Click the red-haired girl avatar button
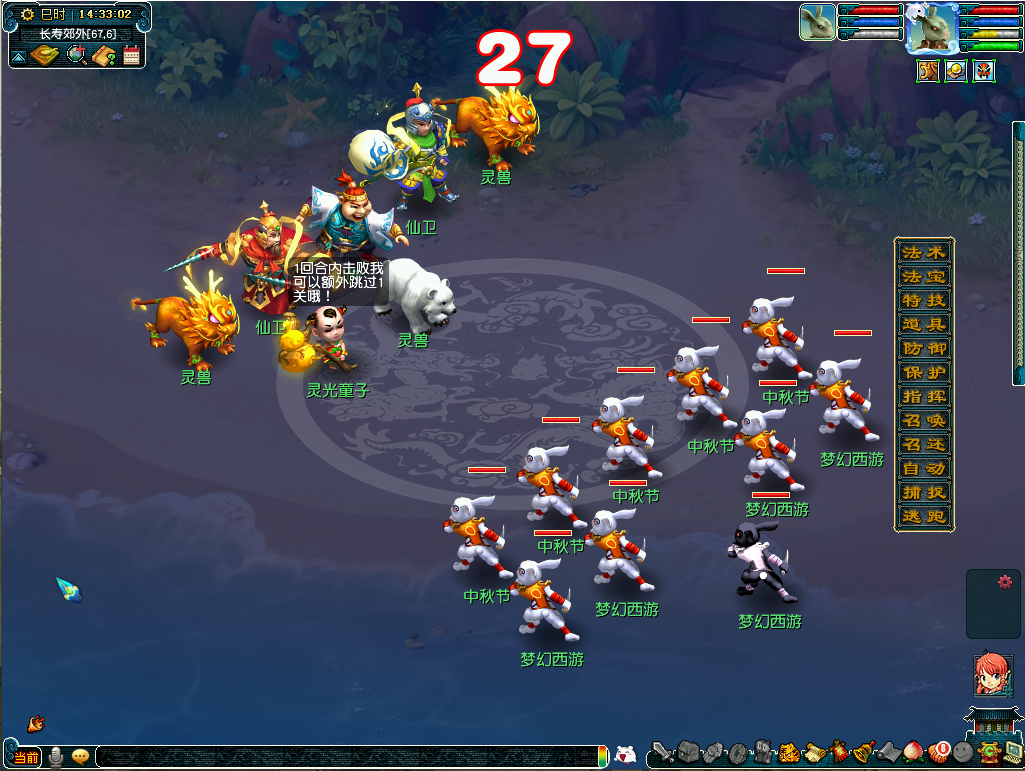The height and width of the screenshot is (771, 1025). pyautogui.click(x=992, y=675)
